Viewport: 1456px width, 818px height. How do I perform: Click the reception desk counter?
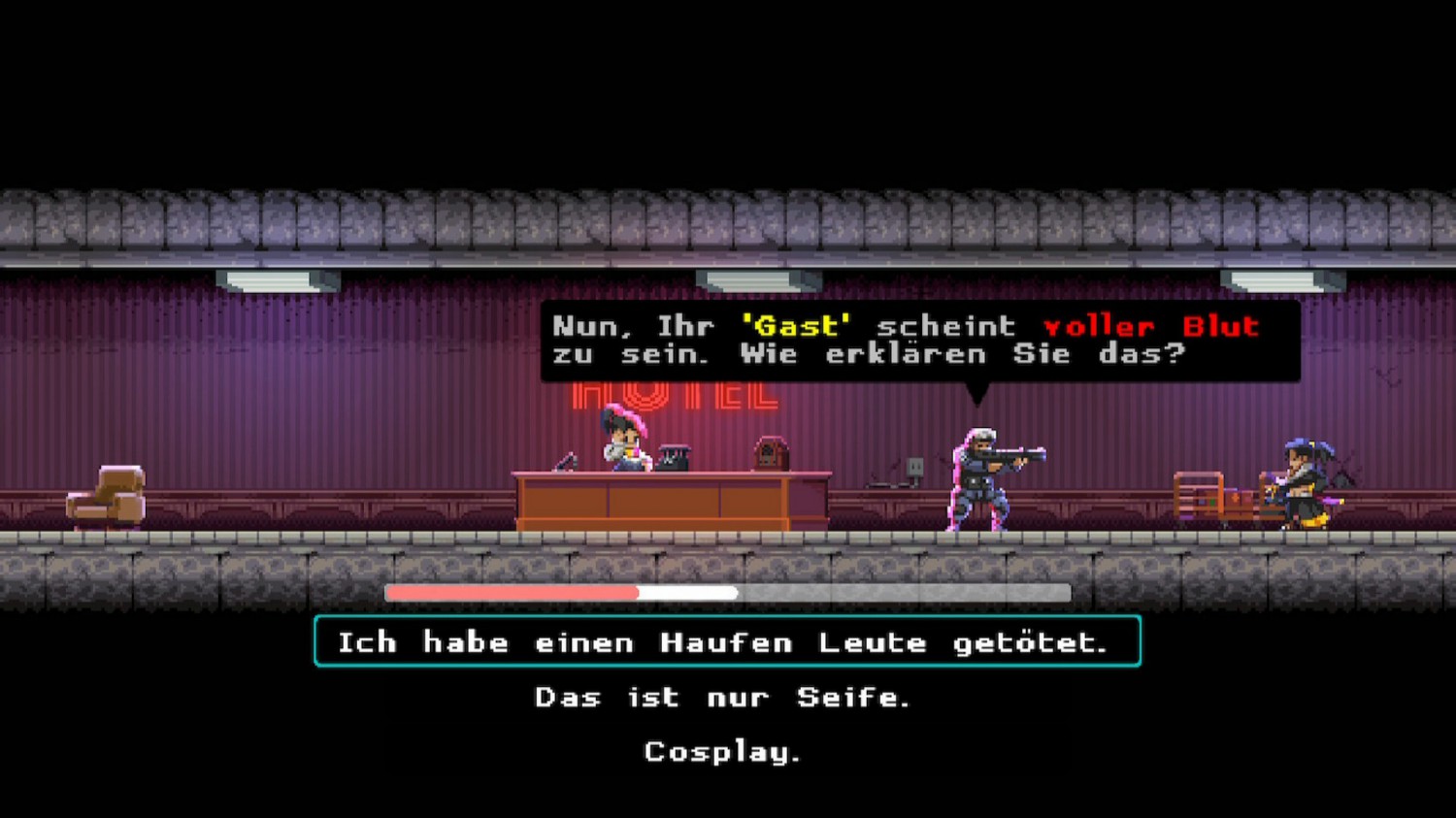(x=670, y=500)
